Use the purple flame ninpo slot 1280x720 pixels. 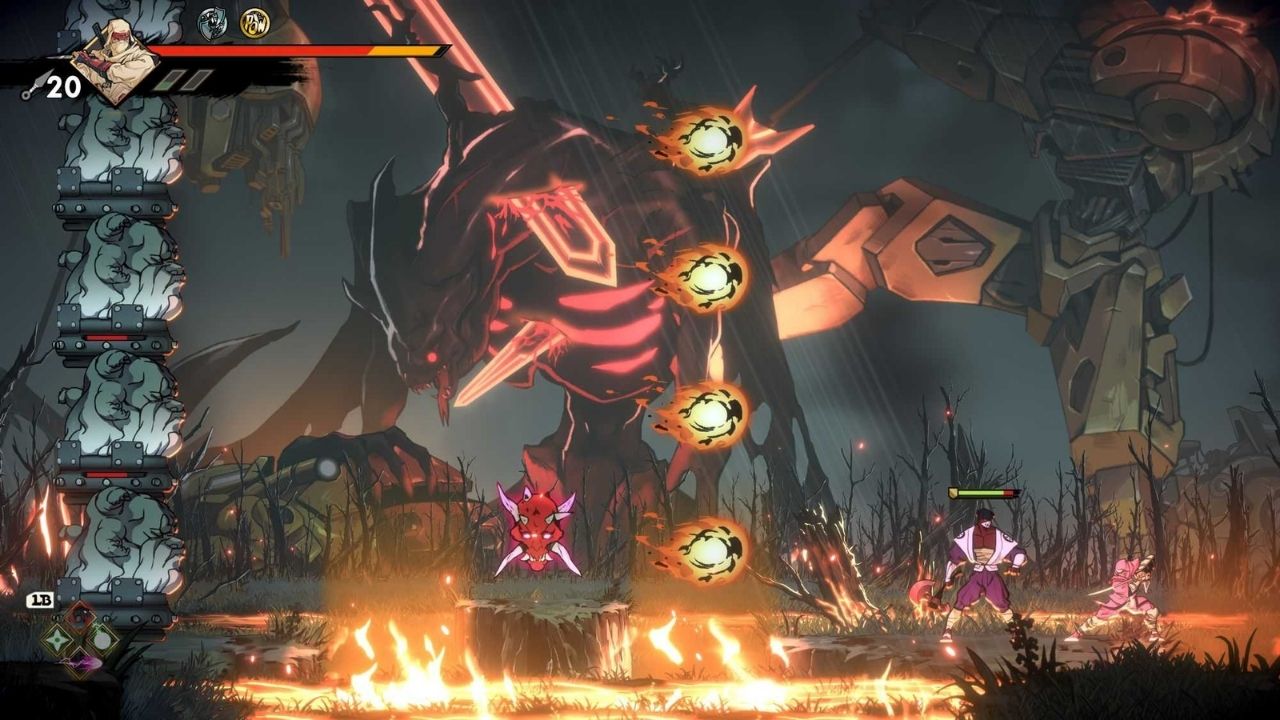tap(80, 662)
